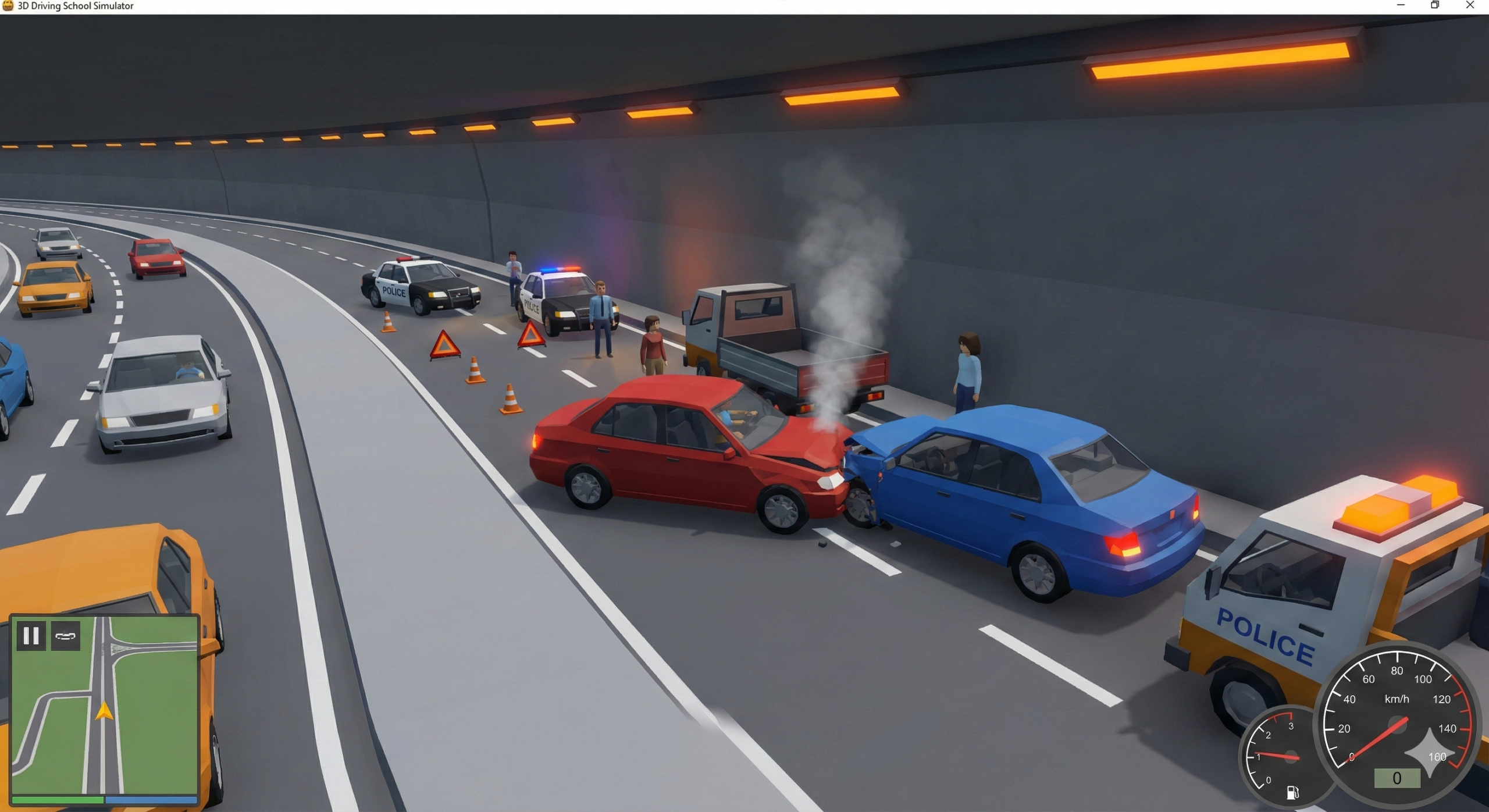The image size is (1489, 812).
Task: Minimize the game window
Action: [x=1401, y=6]
